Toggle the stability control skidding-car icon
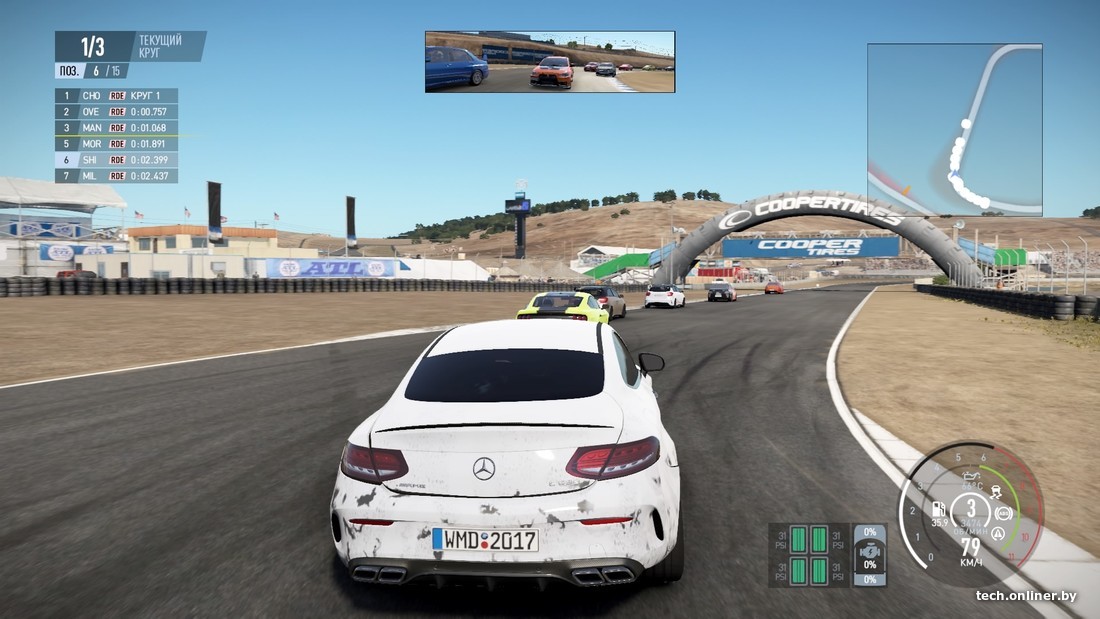 (x=994, y=493)
